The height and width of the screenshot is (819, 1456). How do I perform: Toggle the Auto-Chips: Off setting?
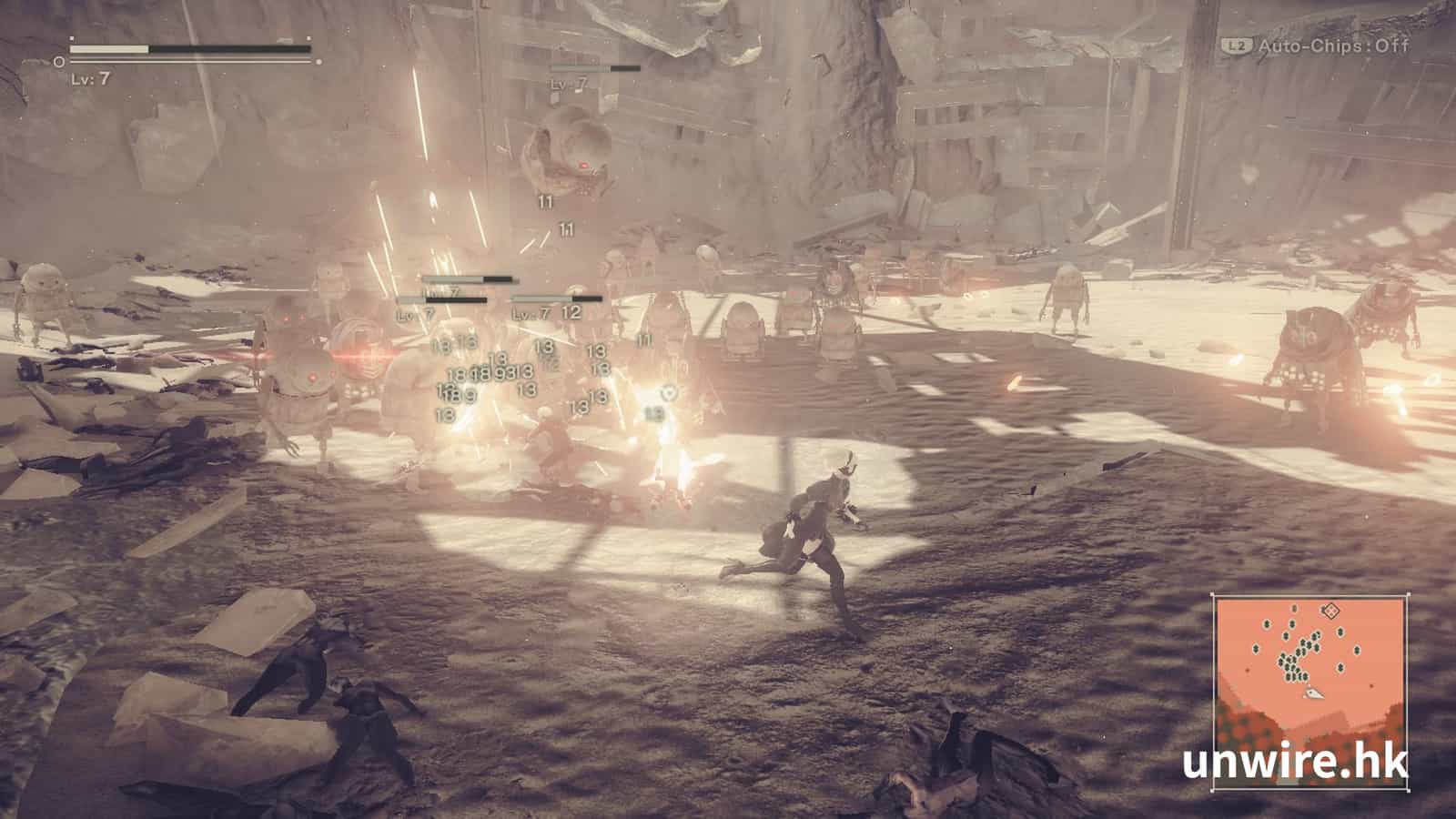coord(1321,45)
